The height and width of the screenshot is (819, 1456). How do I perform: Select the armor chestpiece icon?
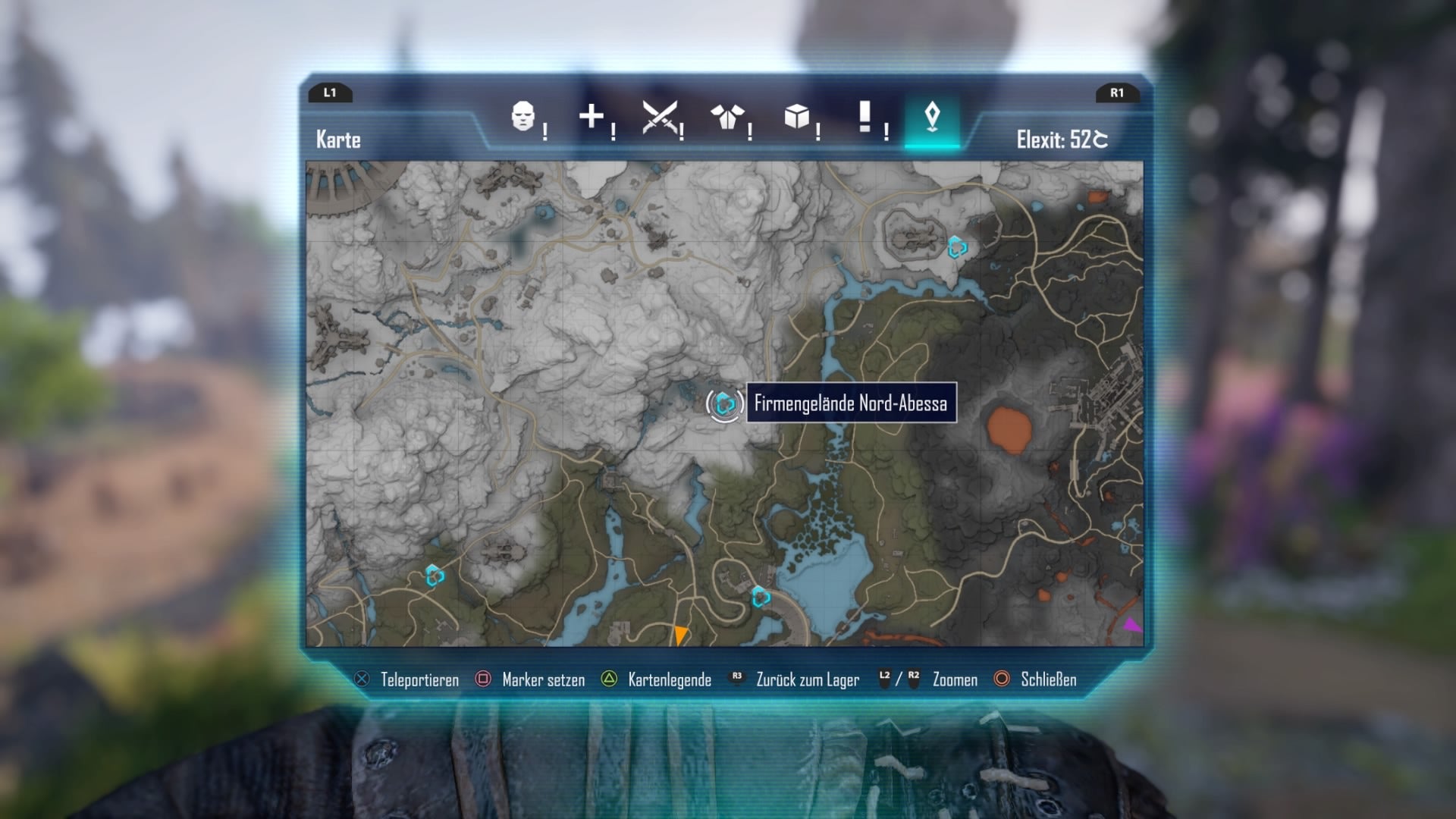(x=730, y=115)
